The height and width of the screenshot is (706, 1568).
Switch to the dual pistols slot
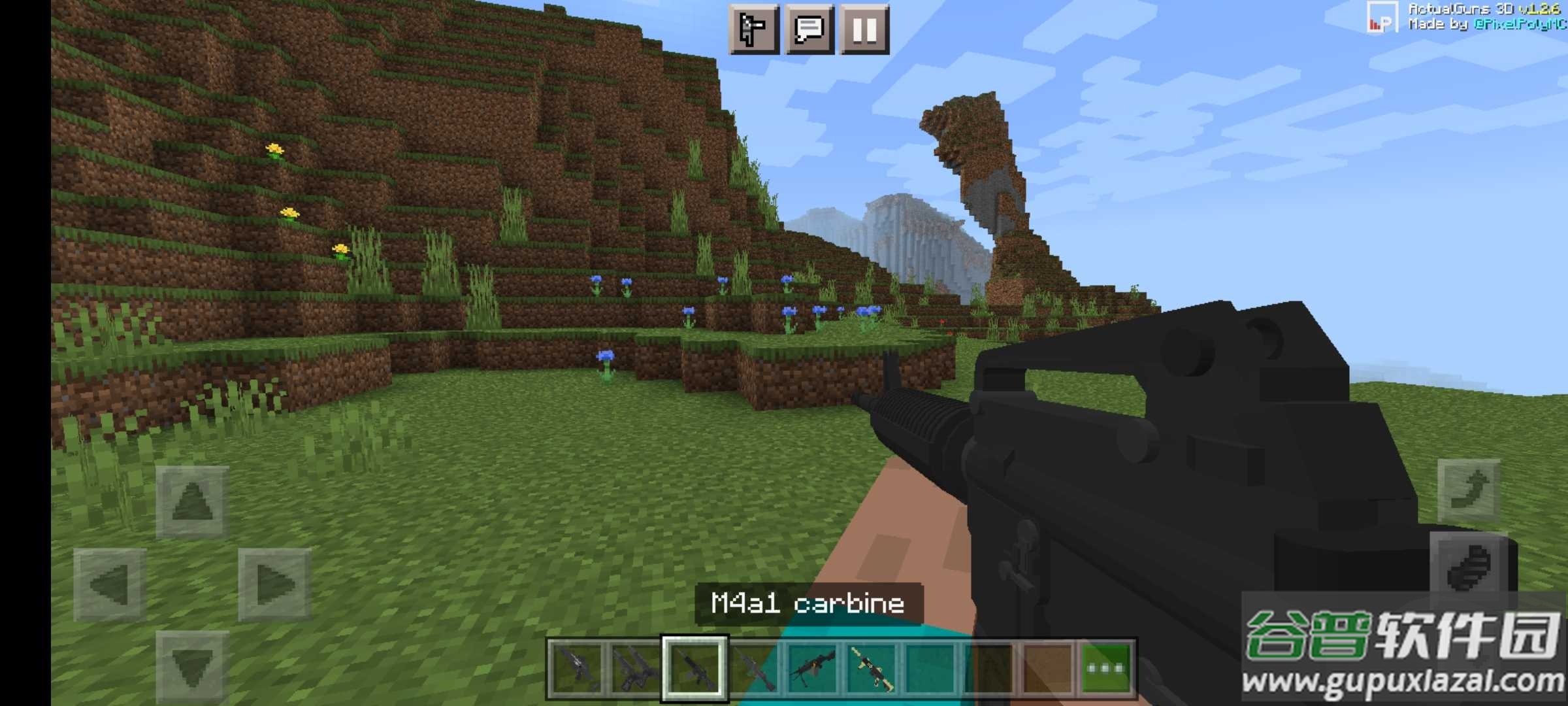point(635,668)
